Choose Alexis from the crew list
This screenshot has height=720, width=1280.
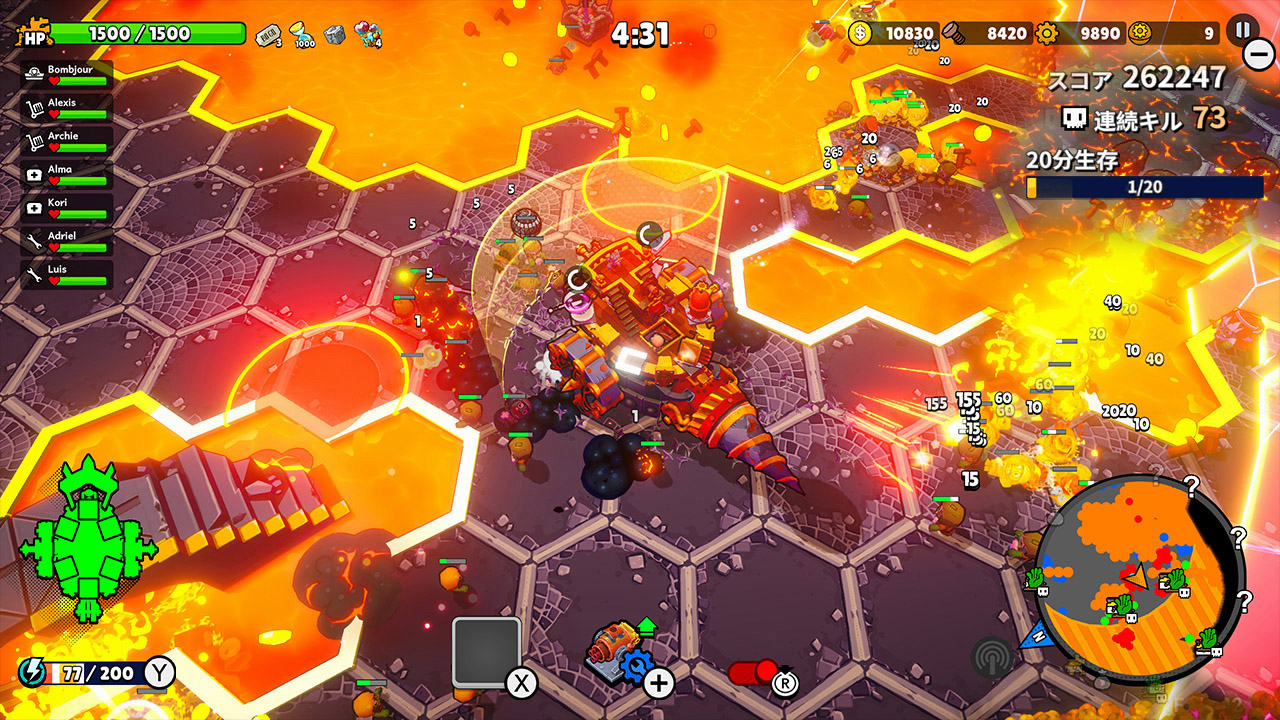[67, 109]
